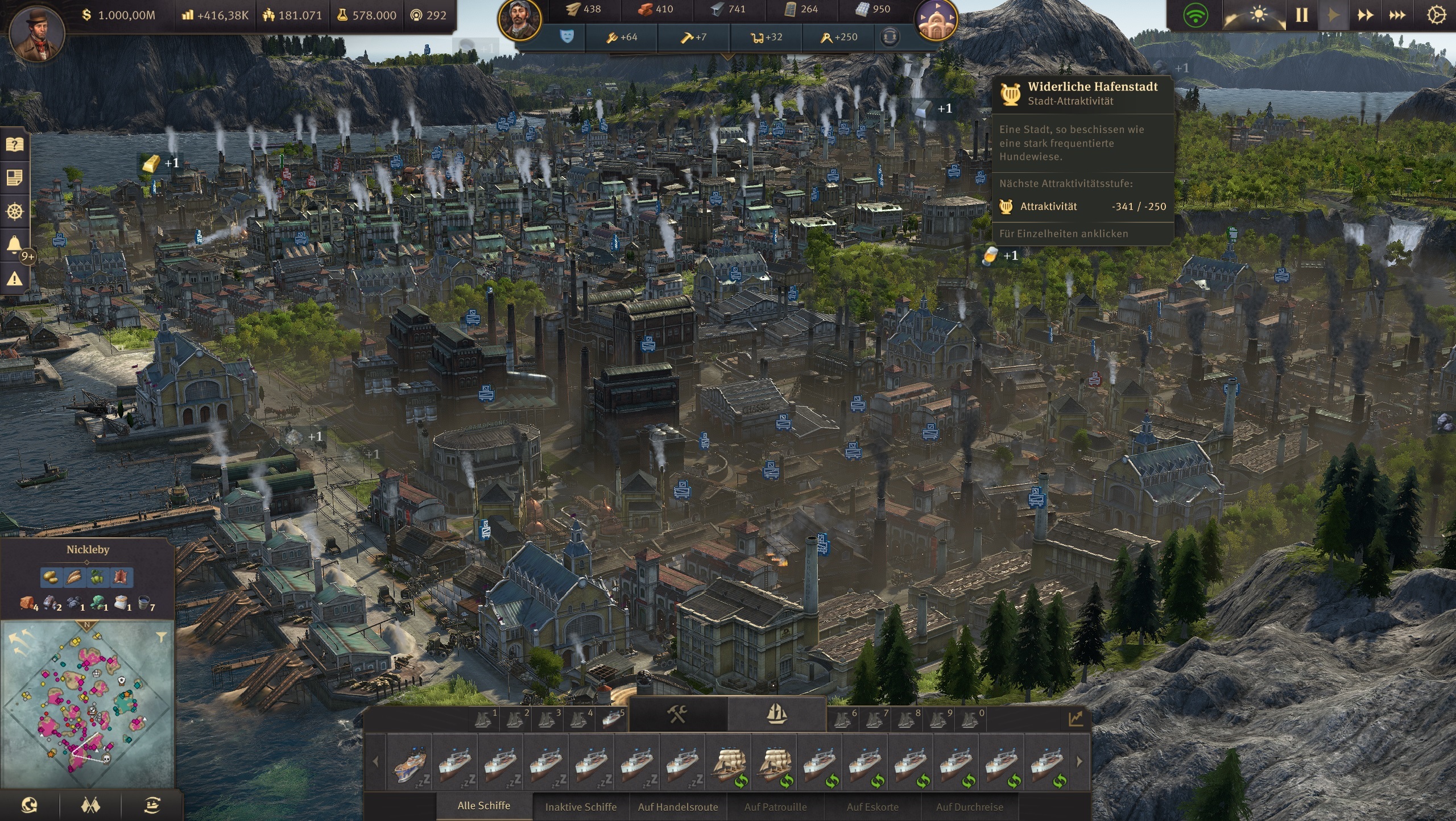Open the Auf Handelsroute tab
The image size is (1456, 821).
point(679,807)
